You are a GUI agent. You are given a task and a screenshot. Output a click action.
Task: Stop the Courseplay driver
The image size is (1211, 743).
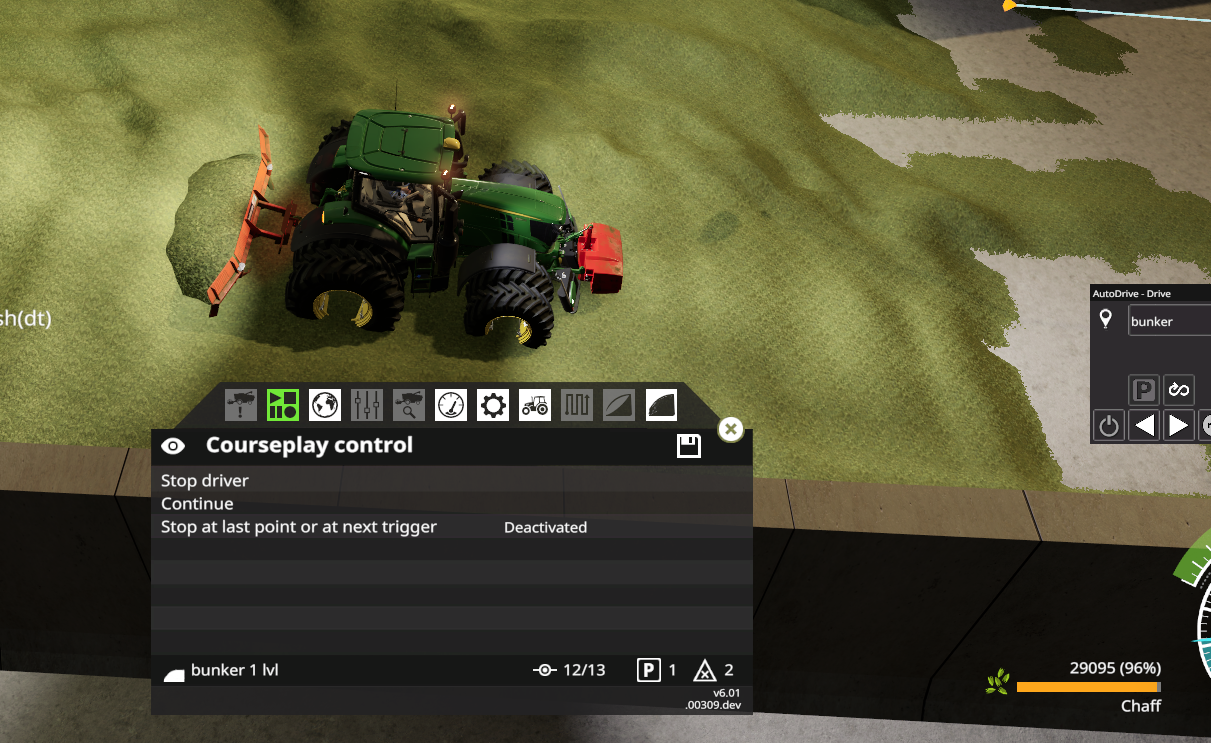click(205, 481)
